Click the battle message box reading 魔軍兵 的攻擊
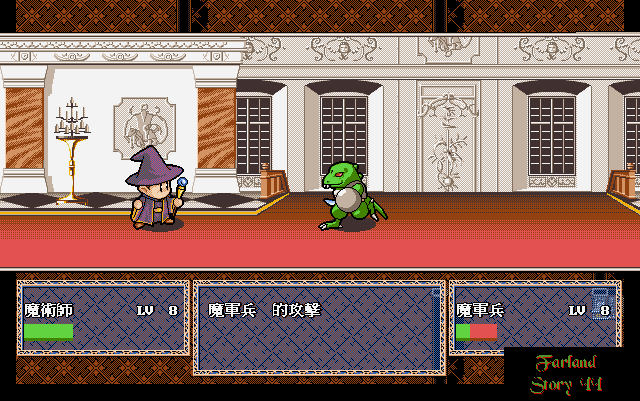This screenshot has width=640, height=401. click(318, 327)
